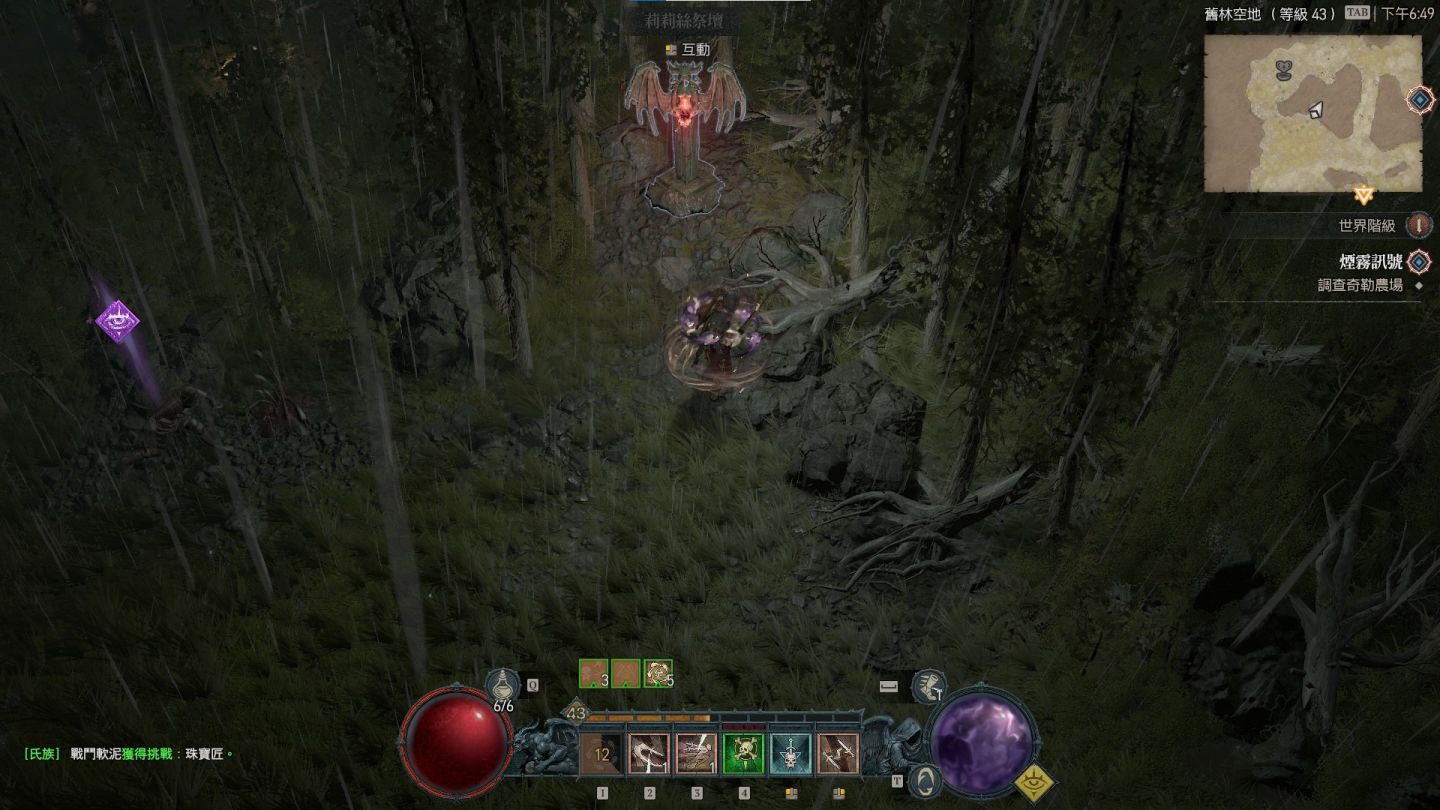Select the character level 43 badge
The height and width of the screenshot is (810, 1440).
(576, 713)
